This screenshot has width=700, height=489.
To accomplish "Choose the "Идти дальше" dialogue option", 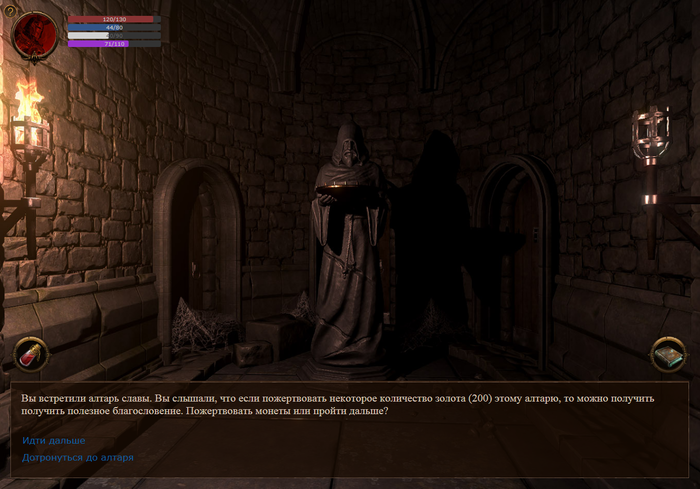I will pos(54,440).
